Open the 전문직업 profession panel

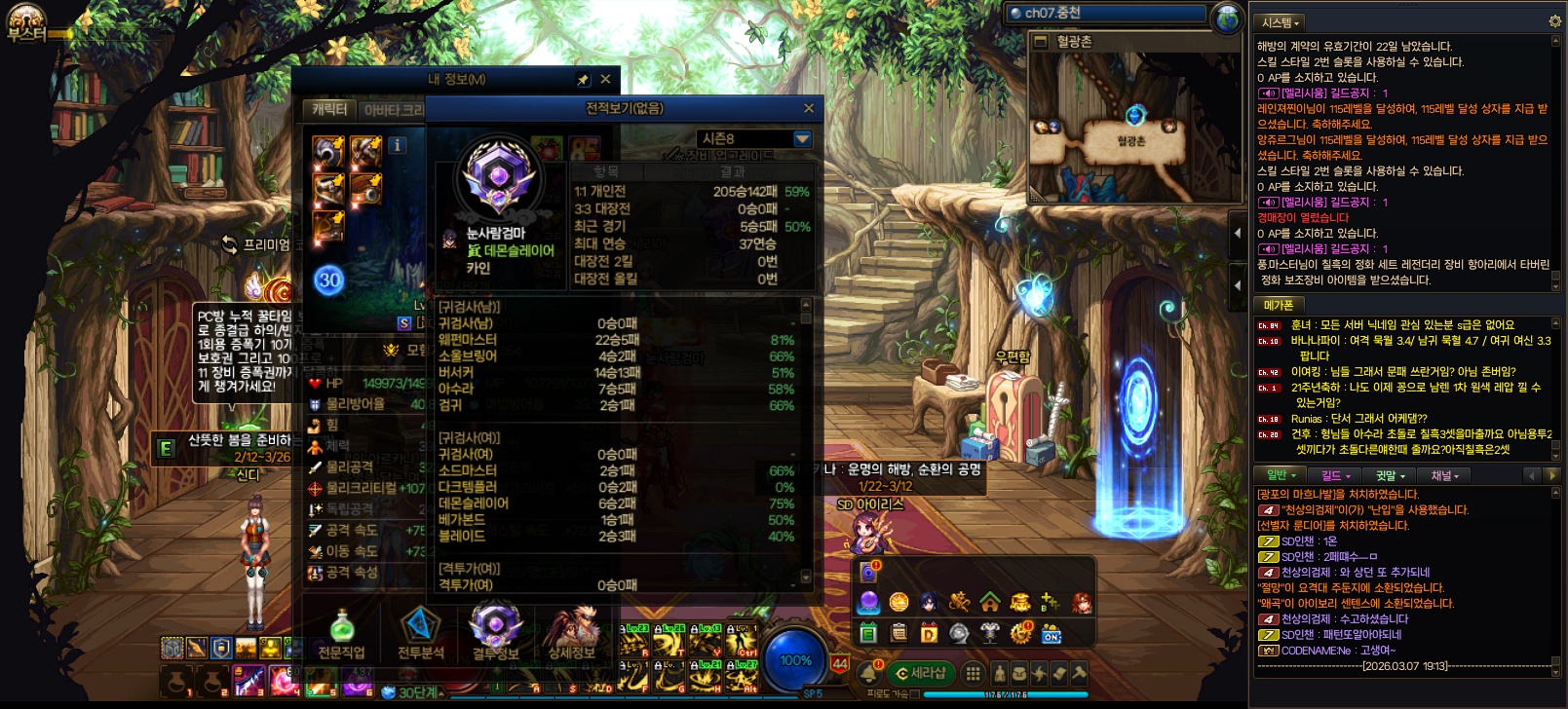(341, 634)
